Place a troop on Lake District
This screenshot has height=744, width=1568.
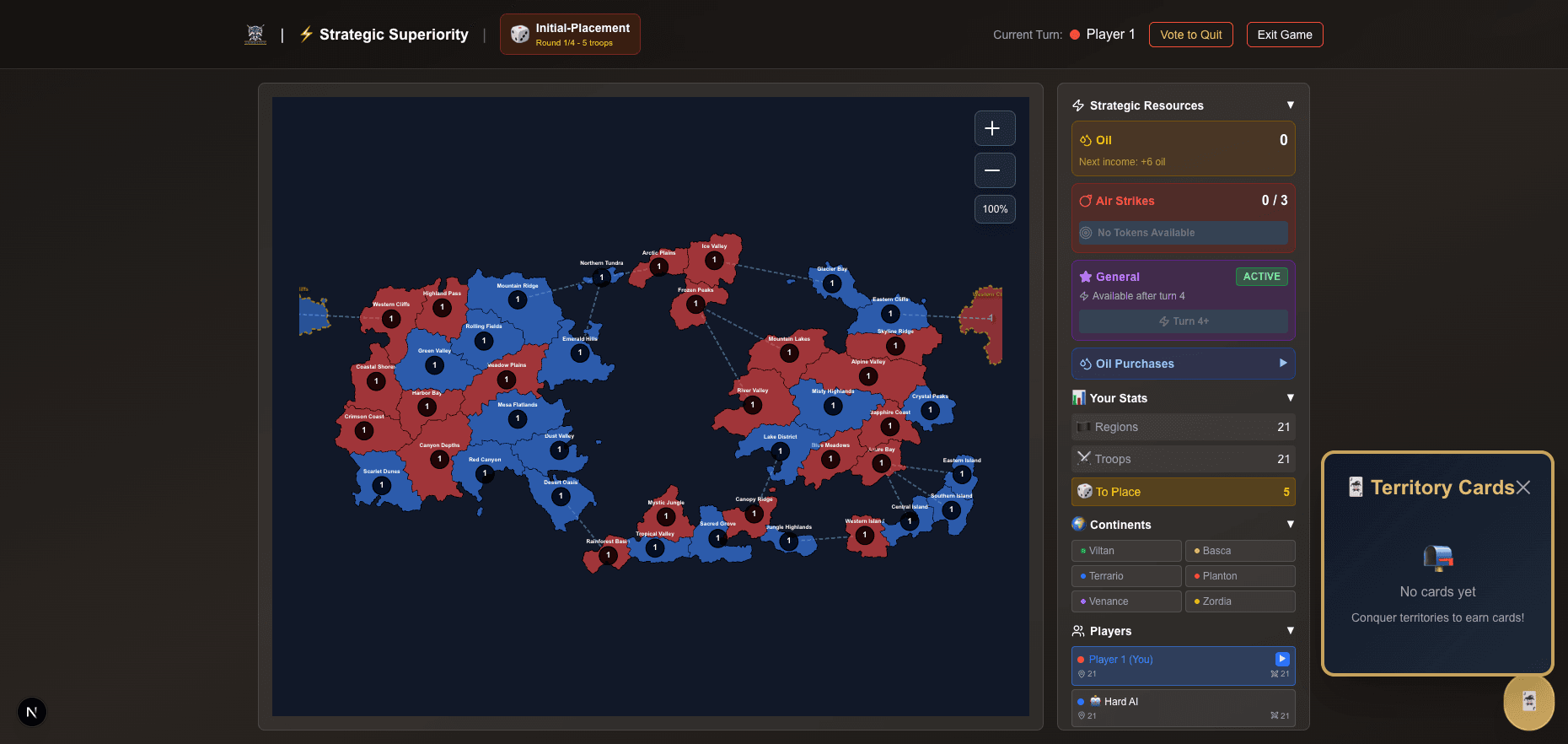coord(780,451)
